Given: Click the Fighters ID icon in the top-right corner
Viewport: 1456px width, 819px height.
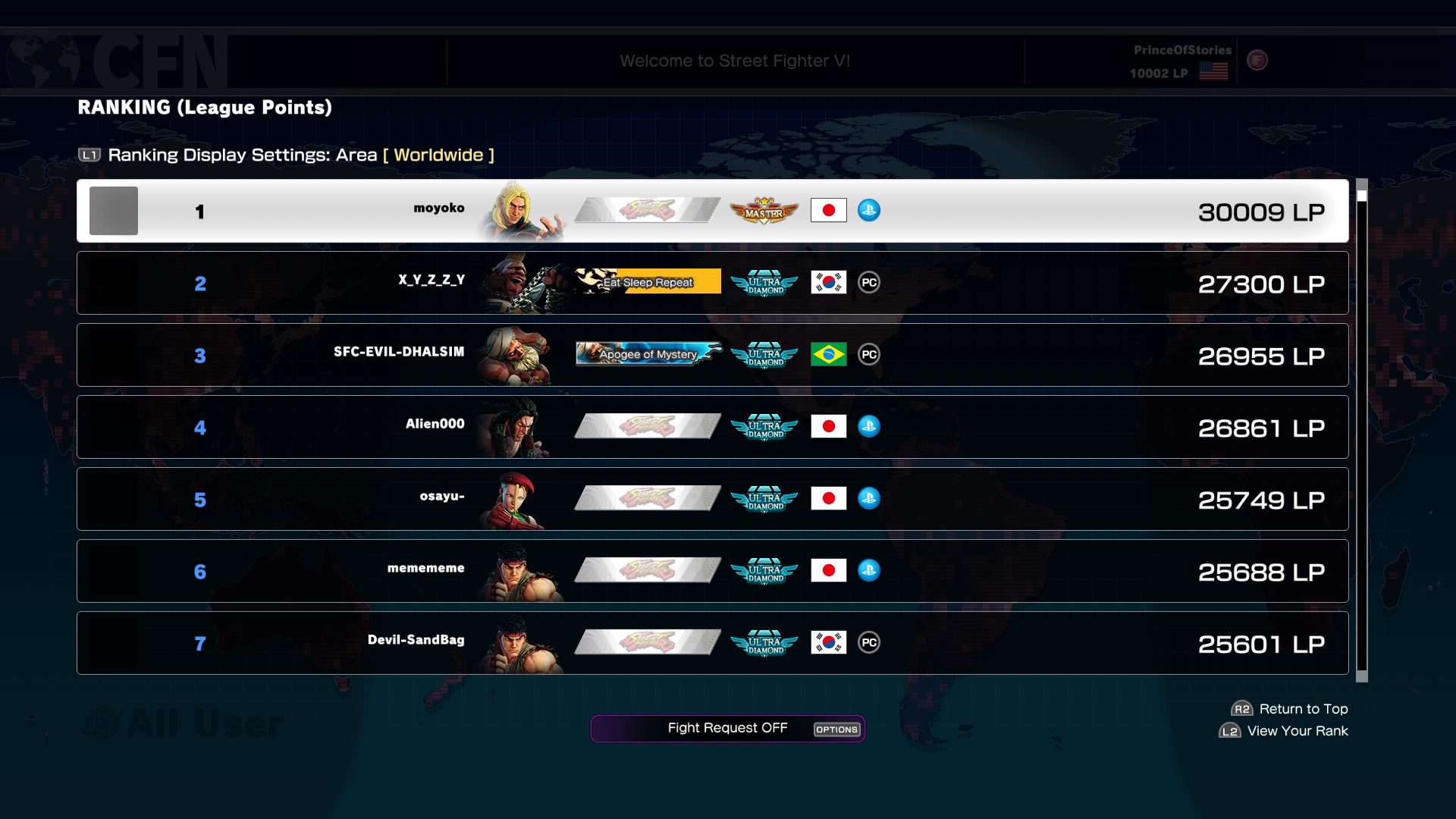Looking at the screenshot, I should click(1257, 61).
